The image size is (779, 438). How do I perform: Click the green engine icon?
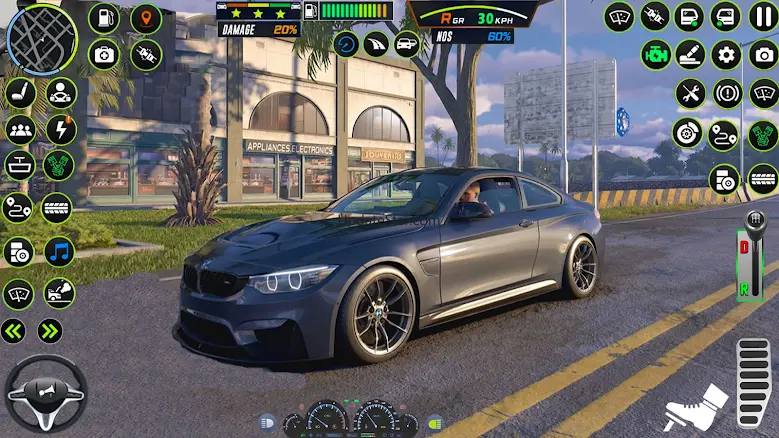tap(656, 55)
